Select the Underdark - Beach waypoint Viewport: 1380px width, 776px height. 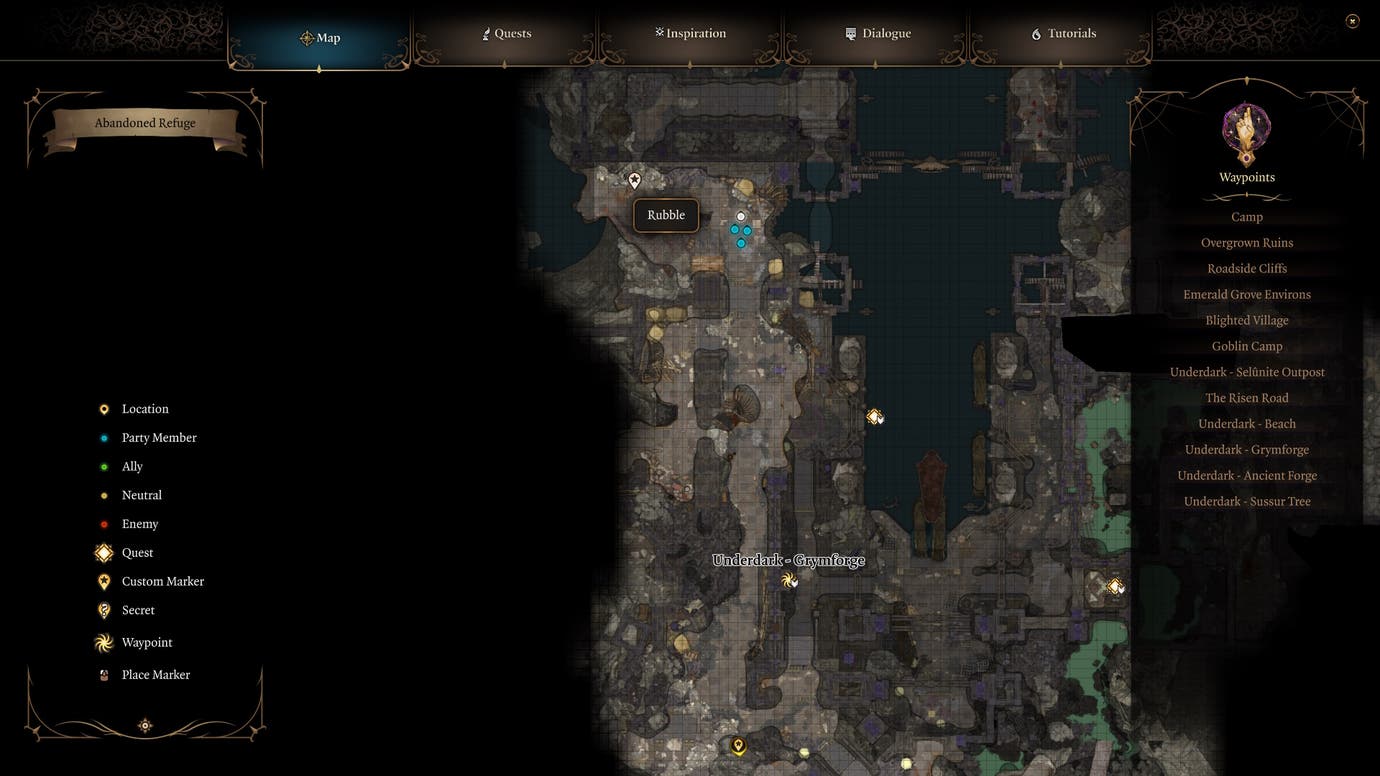point(1246,423)
